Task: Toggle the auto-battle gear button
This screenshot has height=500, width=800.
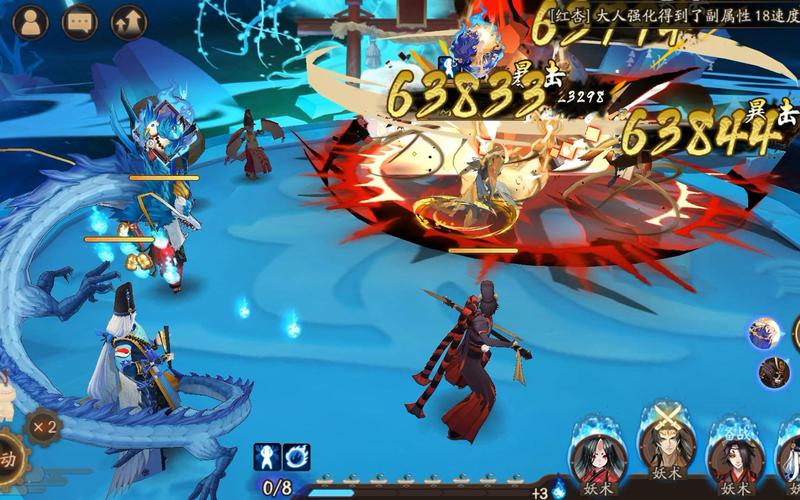Action: (8, 460)
